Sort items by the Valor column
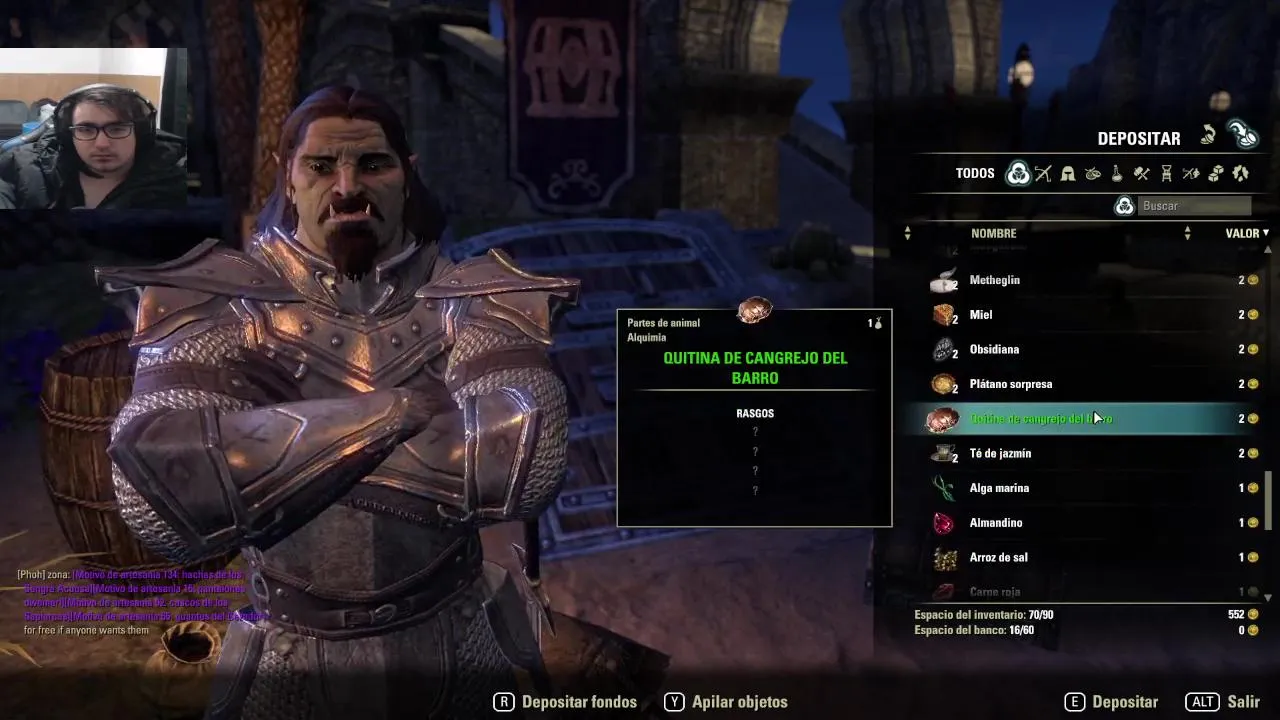1280x720 pixels. pos(1242,233)
